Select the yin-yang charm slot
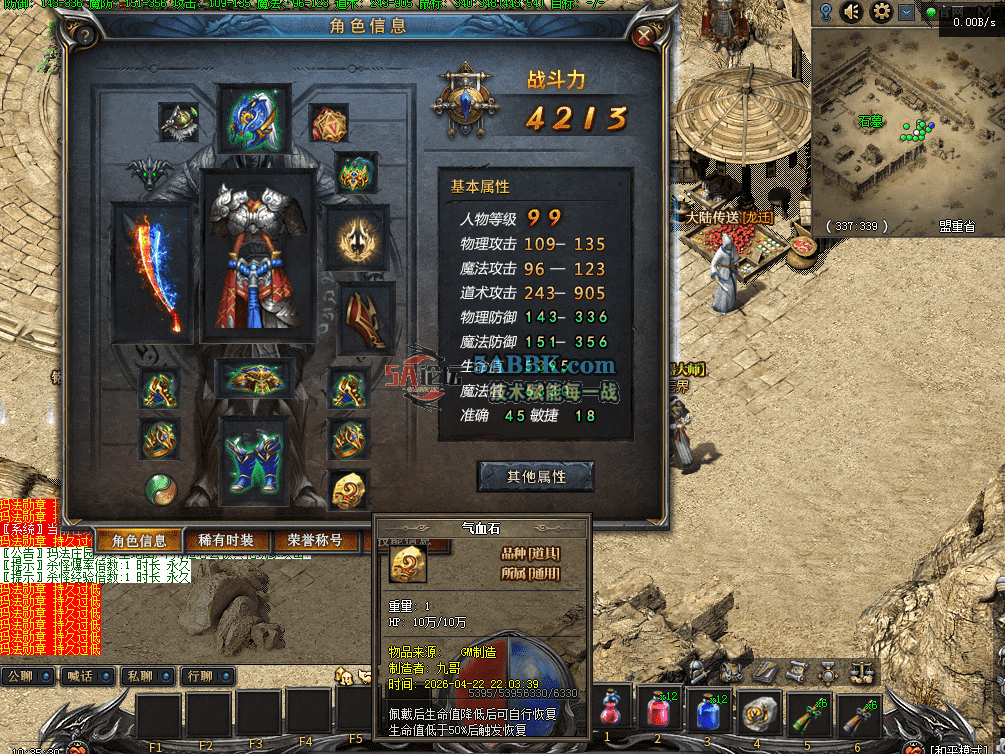 [x=159, y=488]
